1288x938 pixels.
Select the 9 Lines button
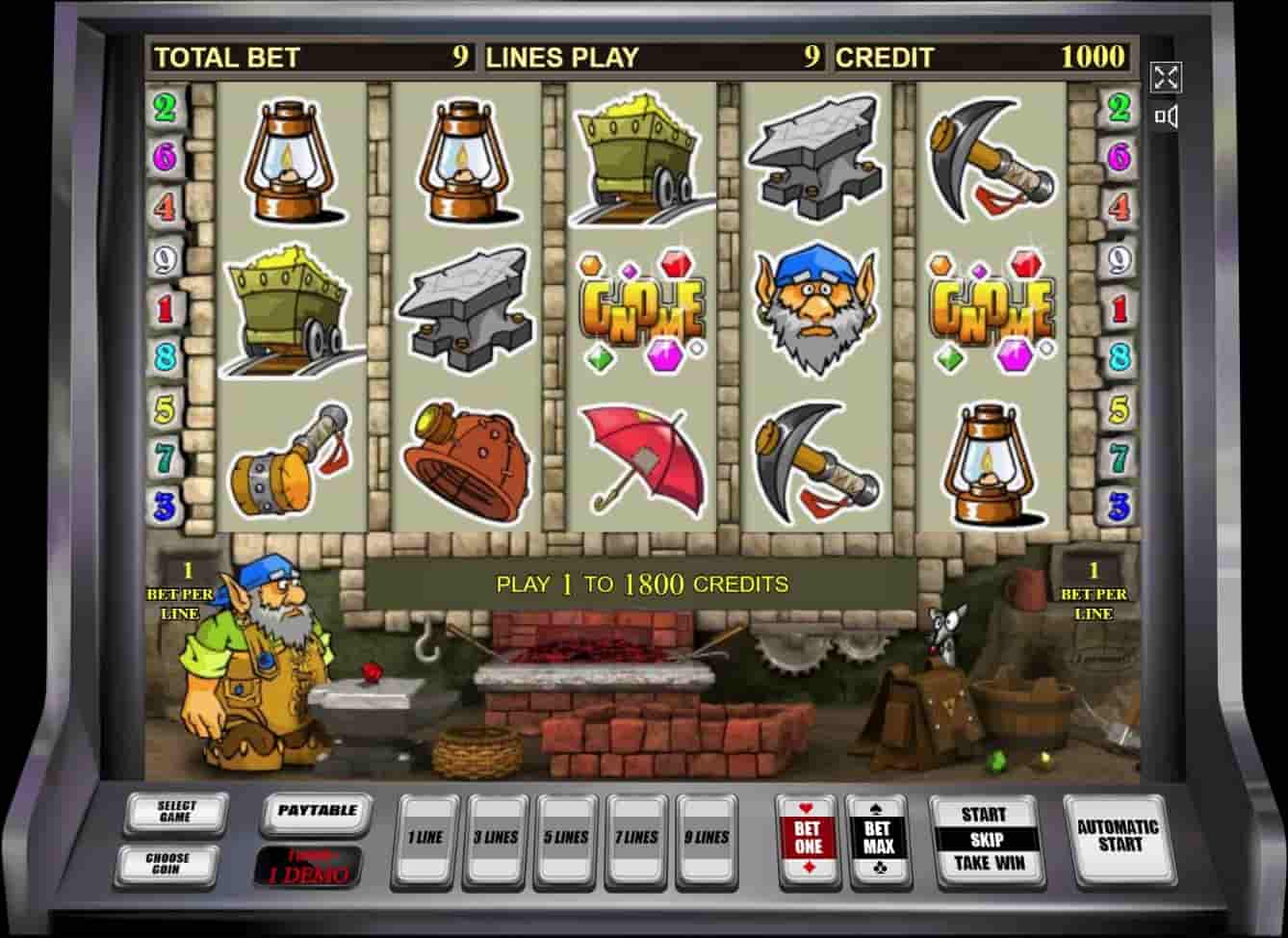[x=707, y=838]
